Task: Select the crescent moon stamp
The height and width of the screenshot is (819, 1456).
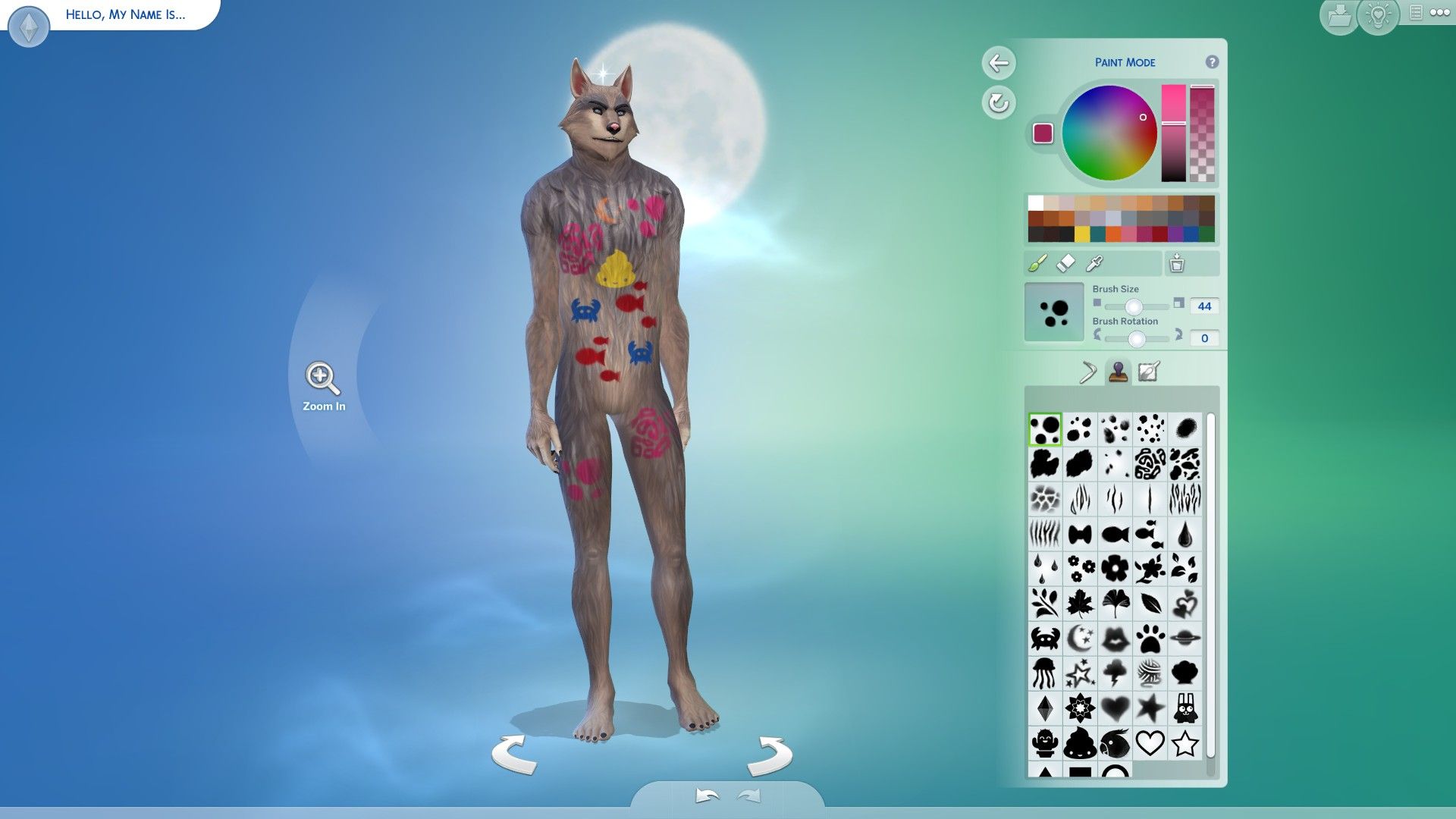Action: pyautogui.click(x=1078, y=637)
